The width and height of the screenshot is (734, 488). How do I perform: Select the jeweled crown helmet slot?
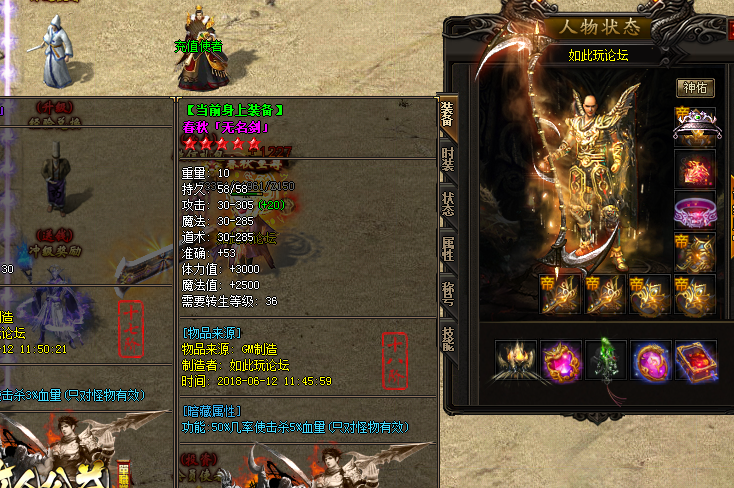click(x=695, y=125)
